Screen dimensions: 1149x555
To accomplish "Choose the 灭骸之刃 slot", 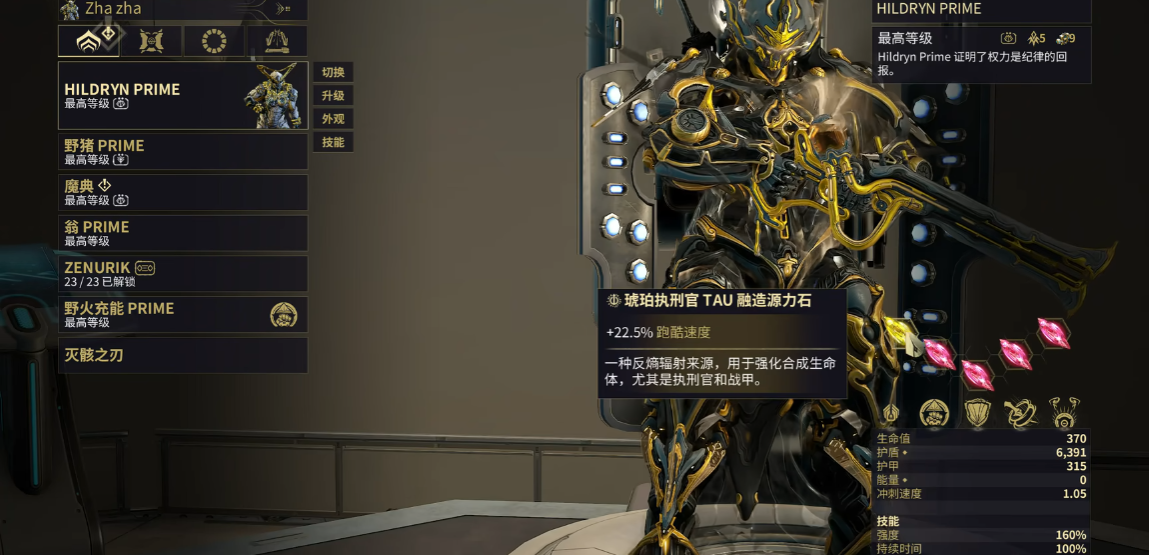I will click(x=183, y=355).
